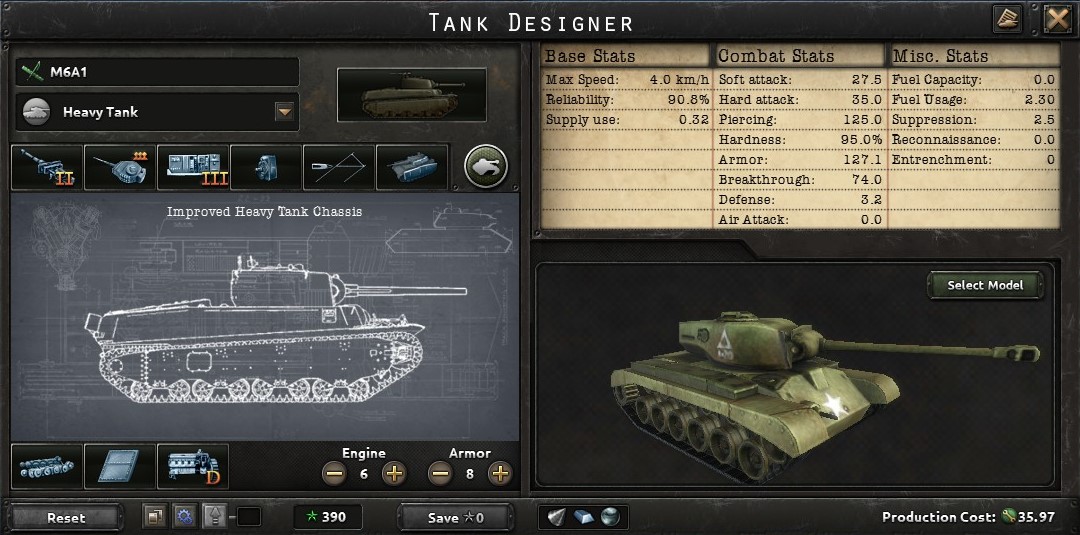Screen dimensions: 1080x535
Task: Select the turret module slot
Action: click(120, 167)
